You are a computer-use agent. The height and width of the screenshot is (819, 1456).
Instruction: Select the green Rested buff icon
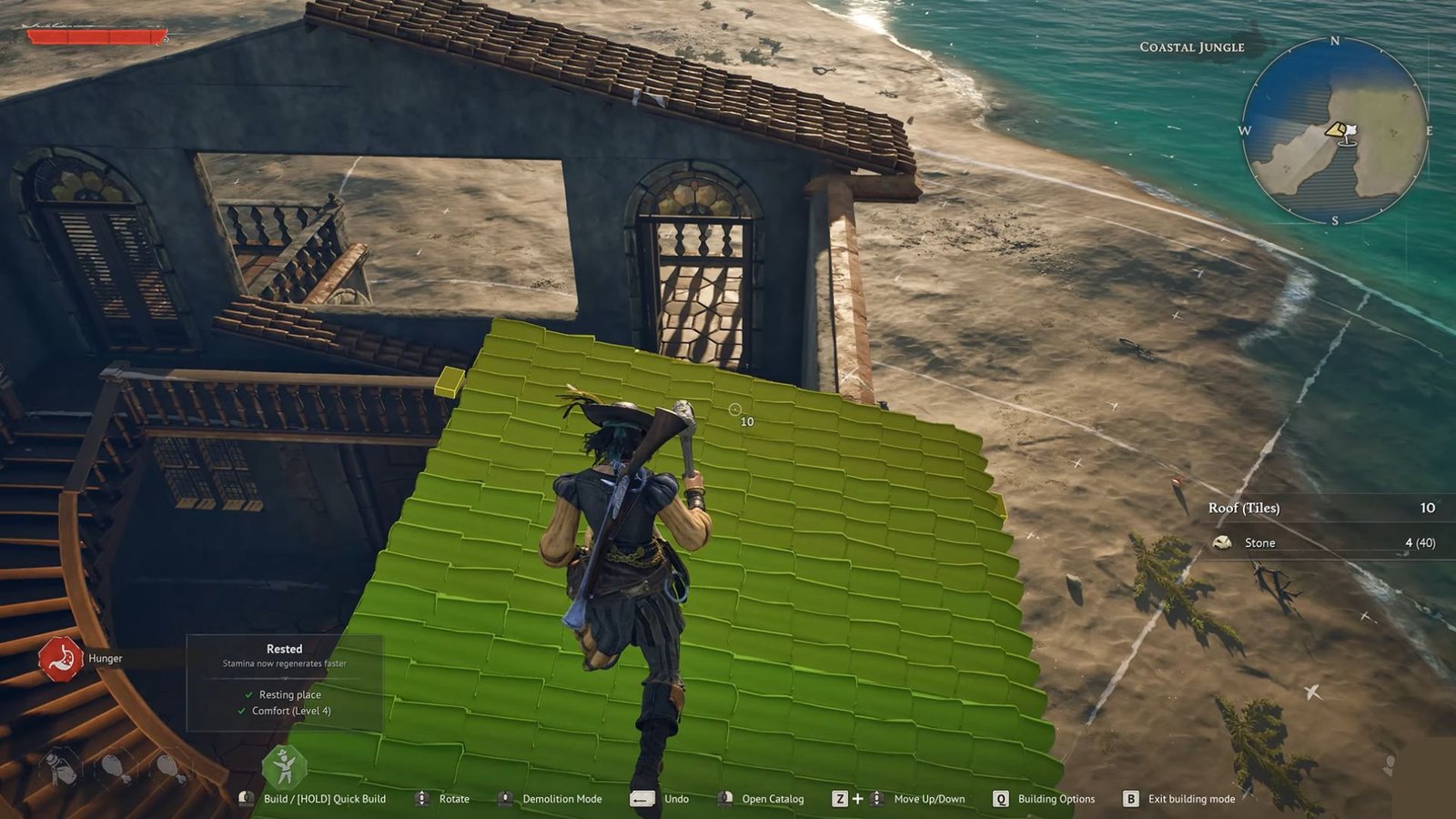pyautogui.click(x=284, y=767)
